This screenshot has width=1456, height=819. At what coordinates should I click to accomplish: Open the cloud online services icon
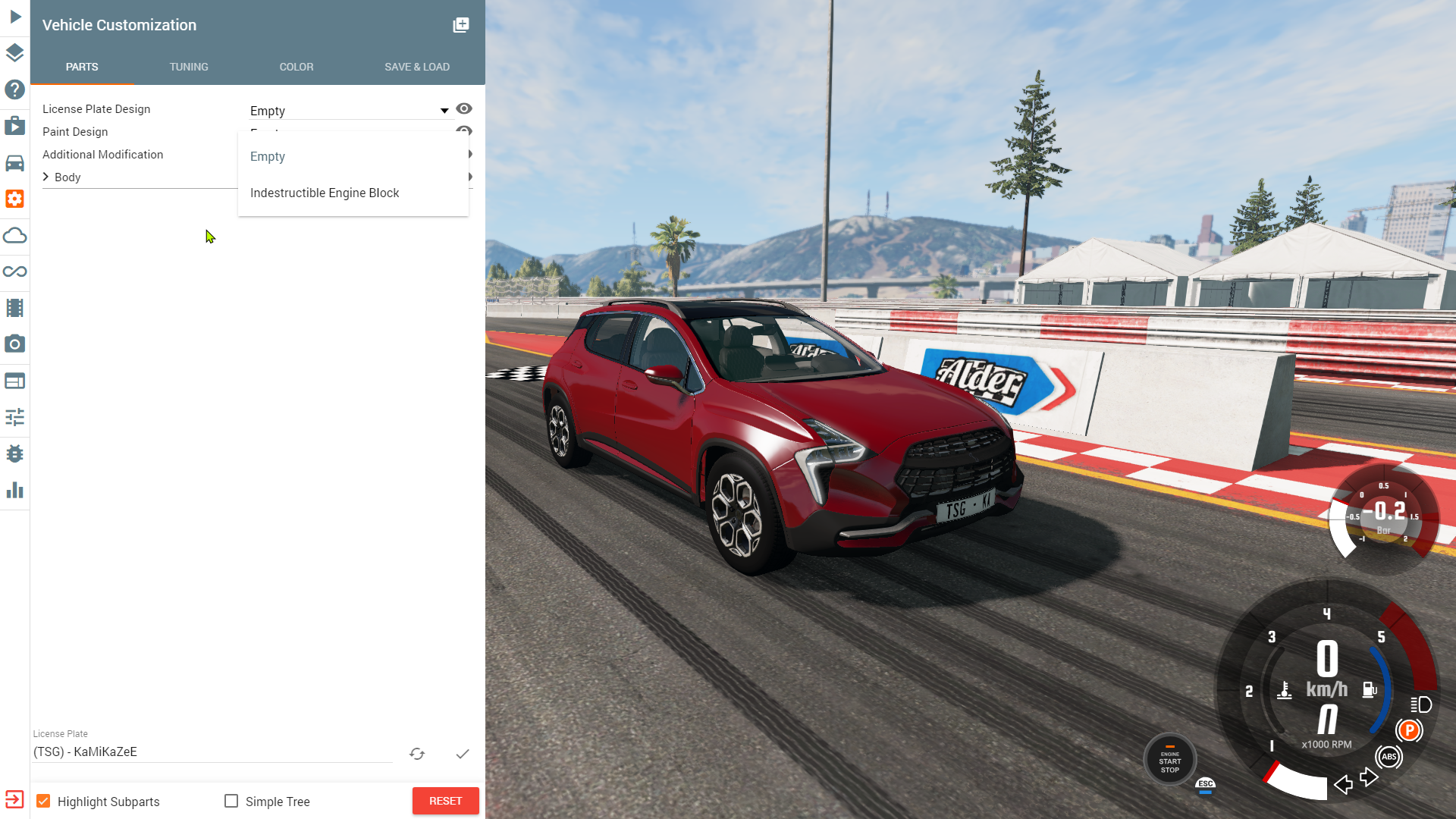(x=14, y=235)
